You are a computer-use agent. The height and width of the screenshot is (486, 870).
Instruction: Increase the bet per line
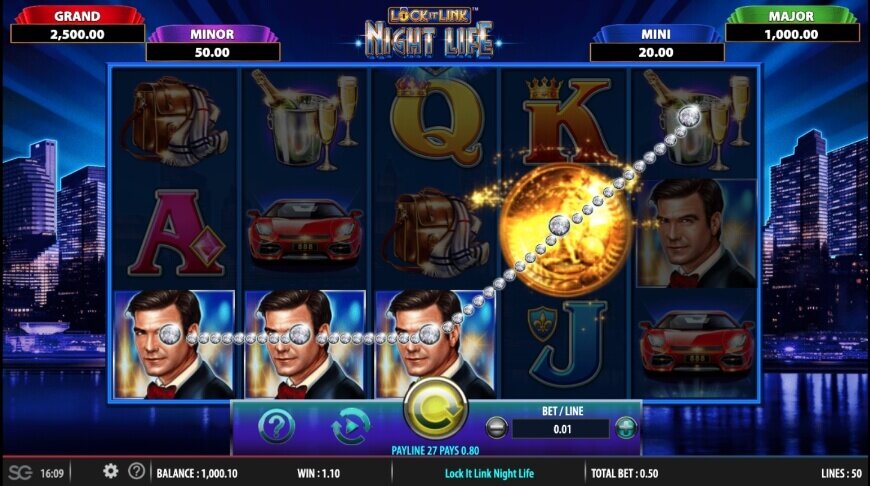(x=626, y=428)
